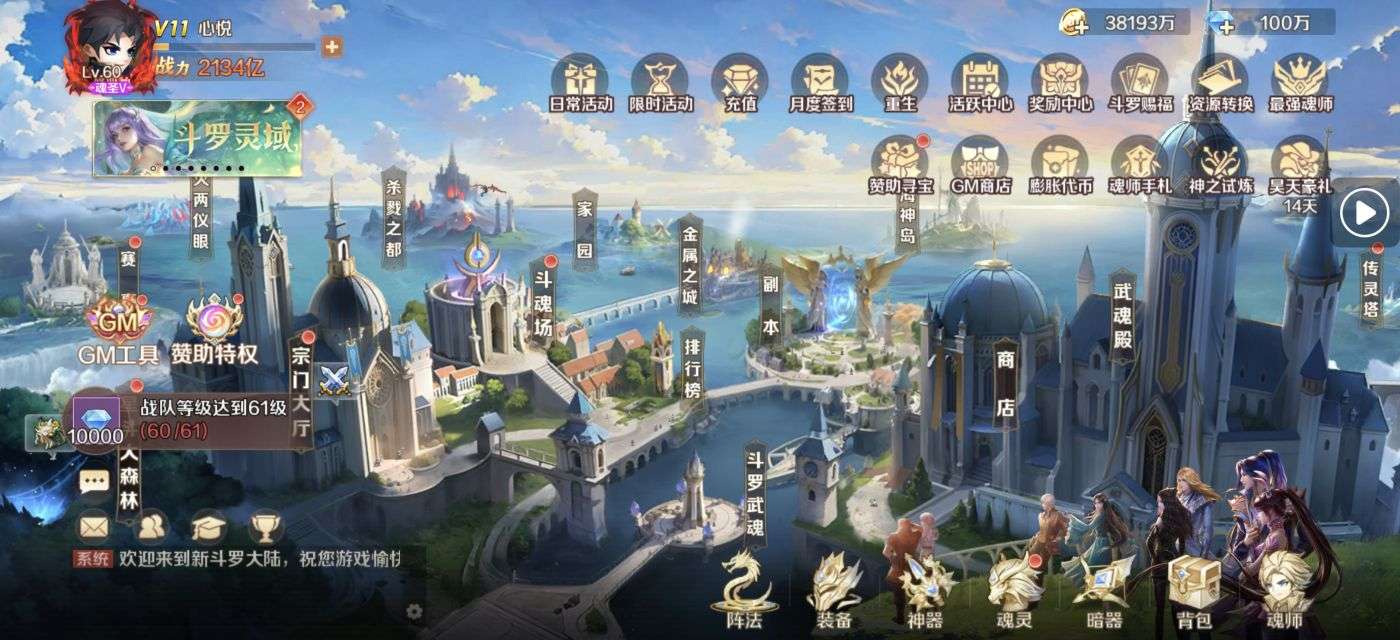Click the 斗罗灵域 banner
Viewport: 1400px width, 640px height.
pyautogui.click(x=198, y=138)
